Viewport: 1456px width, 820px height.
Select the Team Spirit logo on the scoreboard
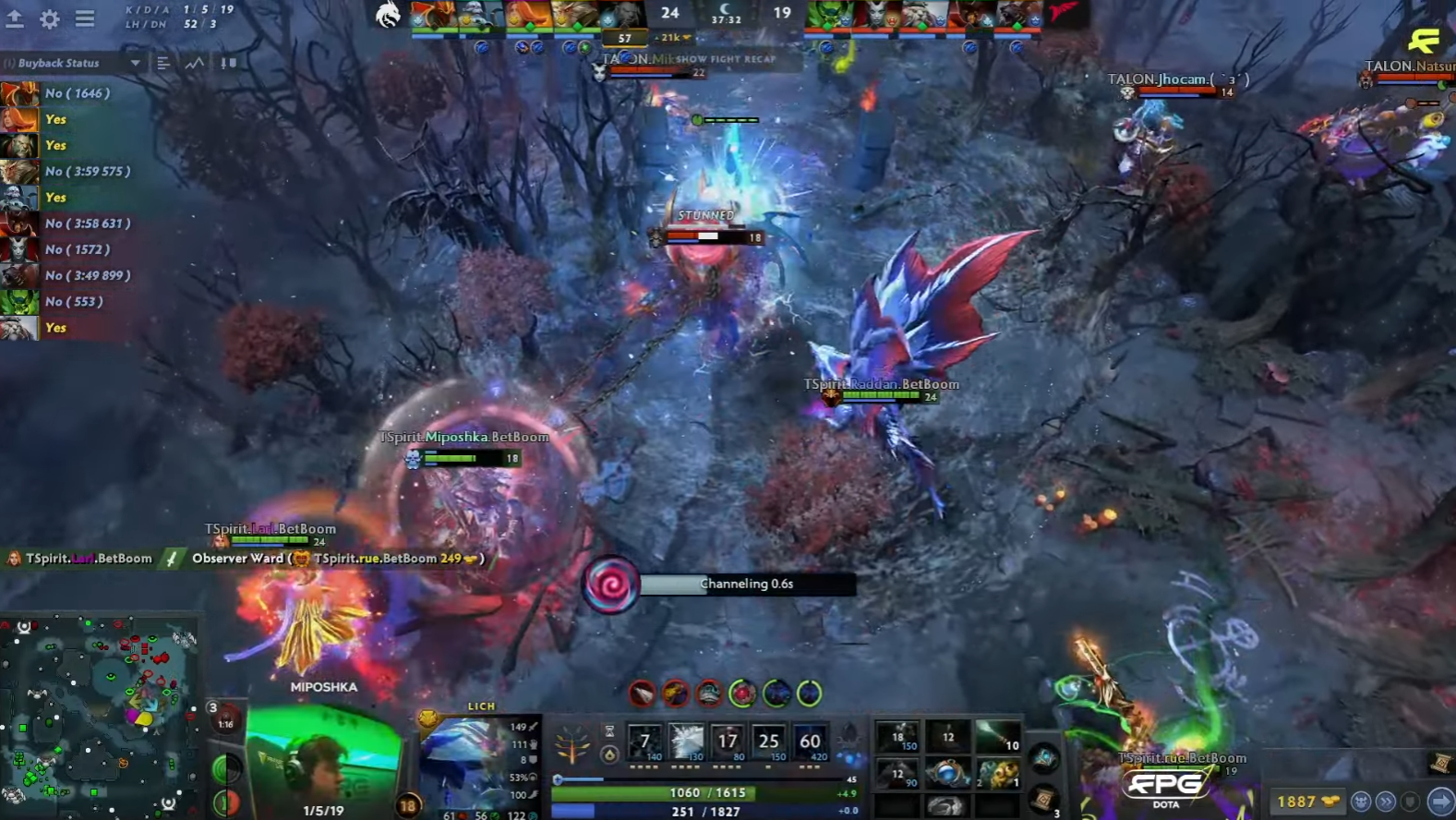[x=390, y=16]
